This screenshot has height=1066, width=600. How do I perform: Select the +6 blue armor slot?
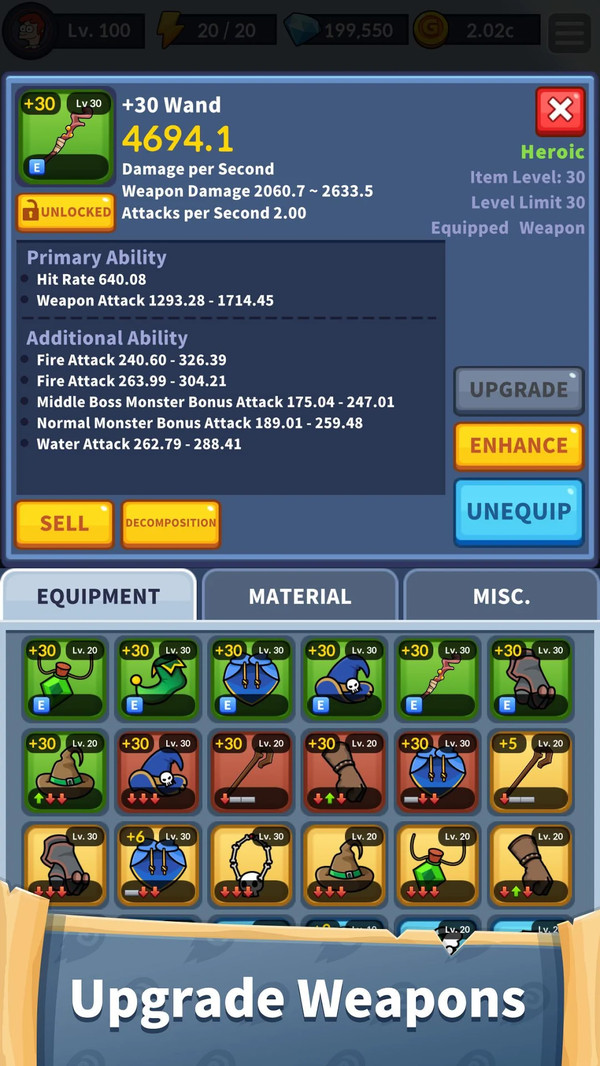click(x=159, y=864)
